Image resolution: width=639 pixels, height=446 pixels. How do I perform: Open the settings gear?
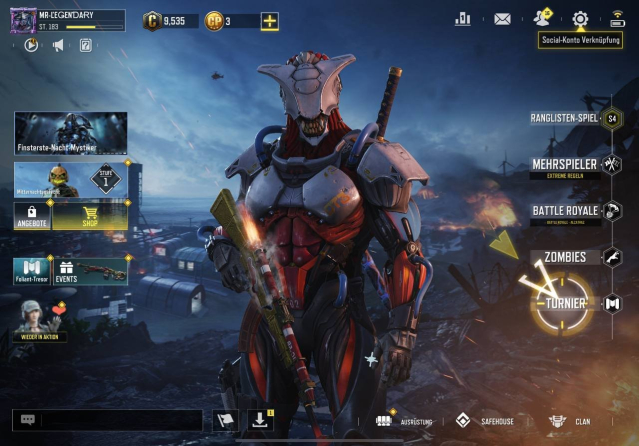580,19
